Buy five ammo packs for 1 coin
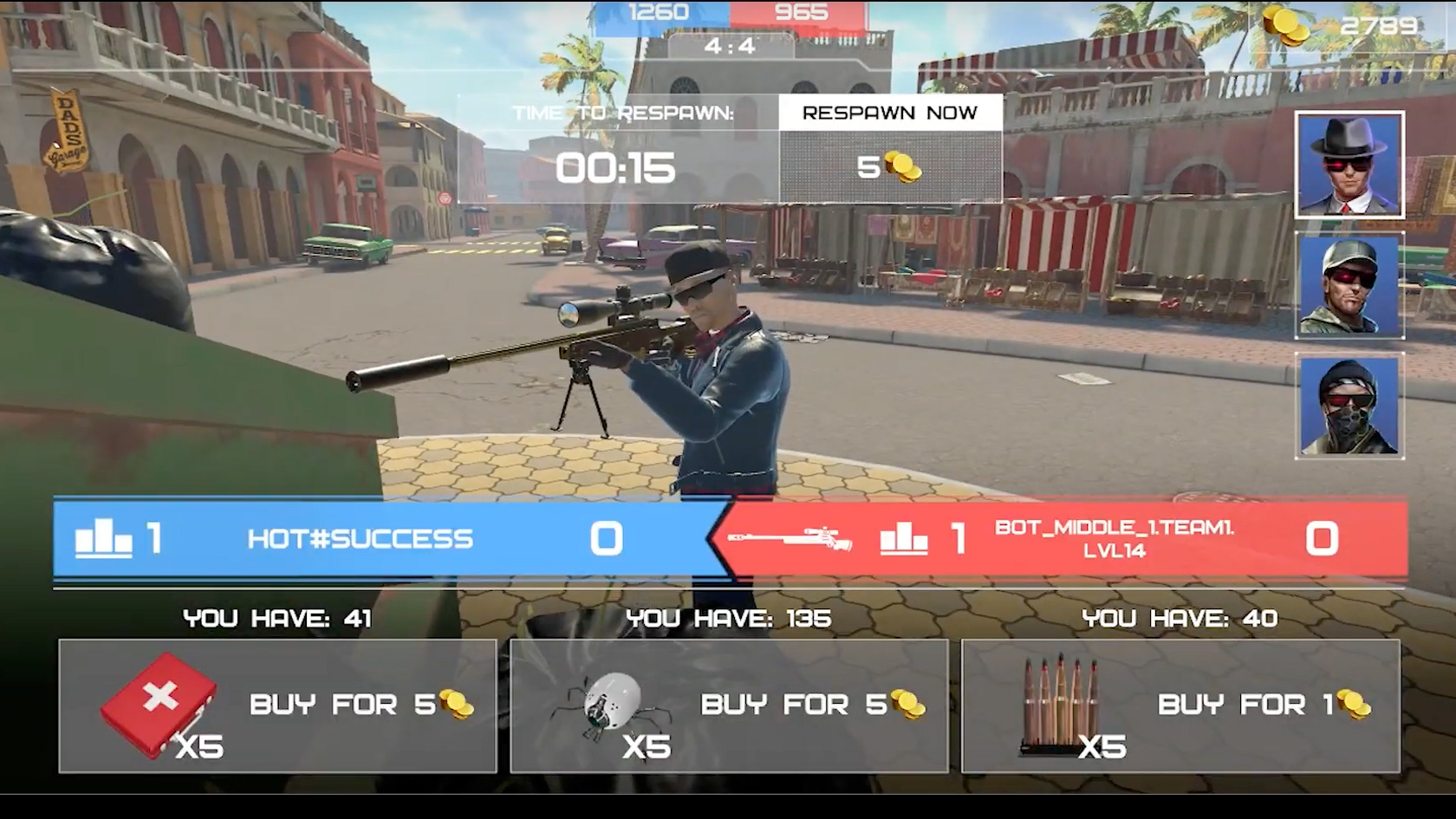Viewport: 1456px width, 819px height. [x=1180, y=705]
